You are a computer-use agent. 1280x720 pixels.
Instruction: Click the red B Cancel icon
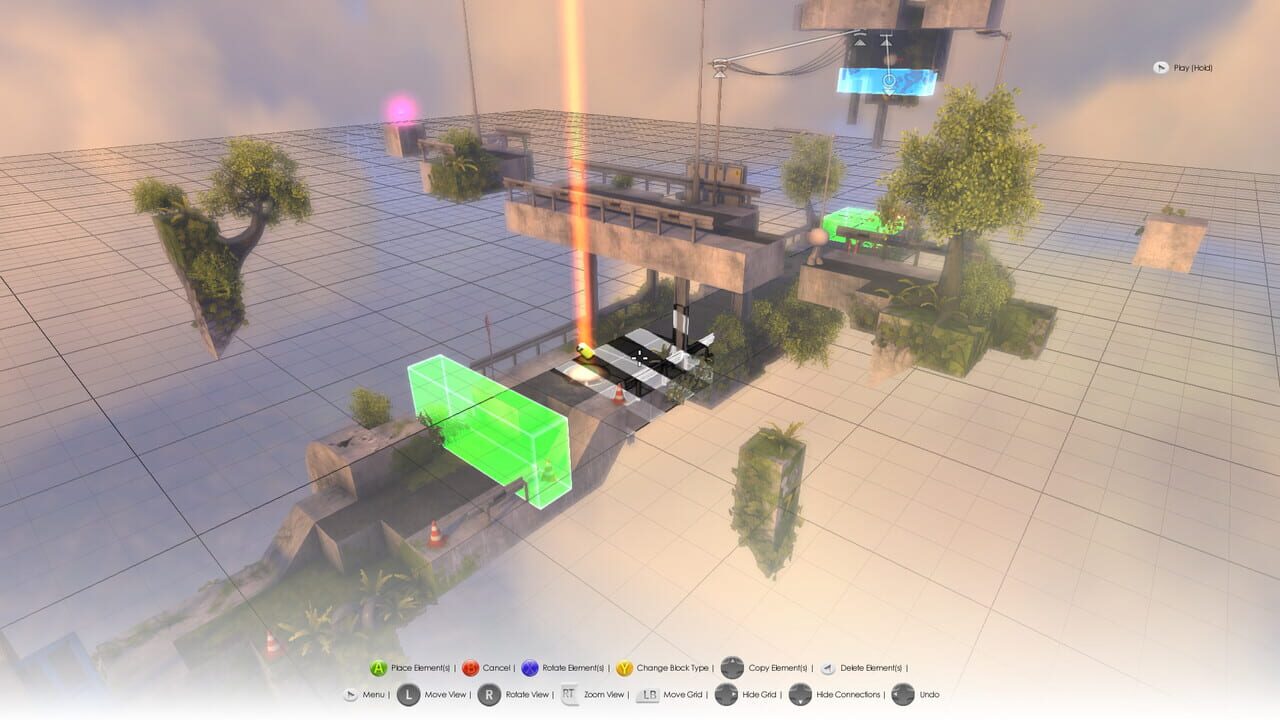click(470, 668)
